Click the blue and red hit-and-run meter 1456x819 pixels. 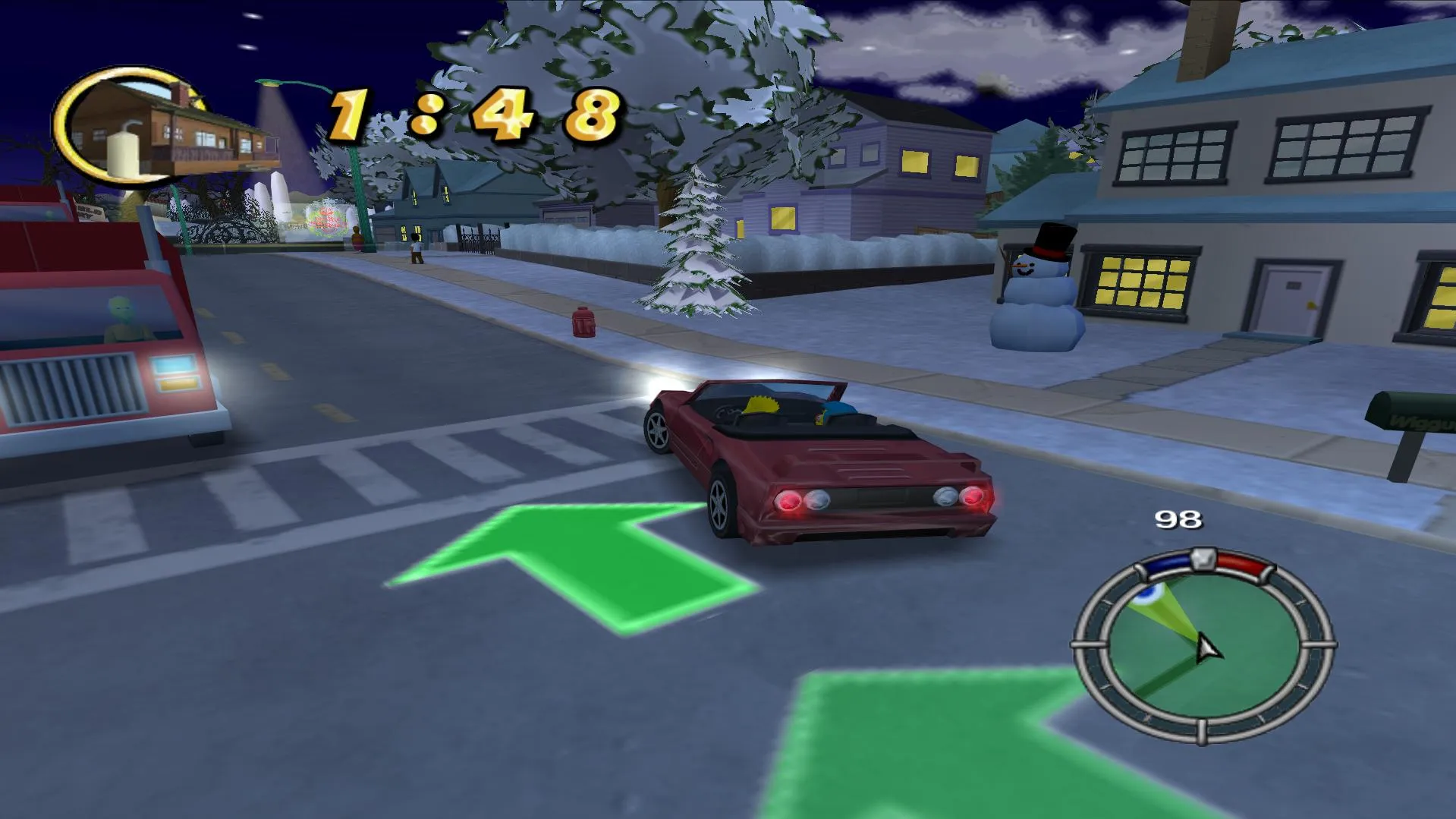tap(1203, 563)
